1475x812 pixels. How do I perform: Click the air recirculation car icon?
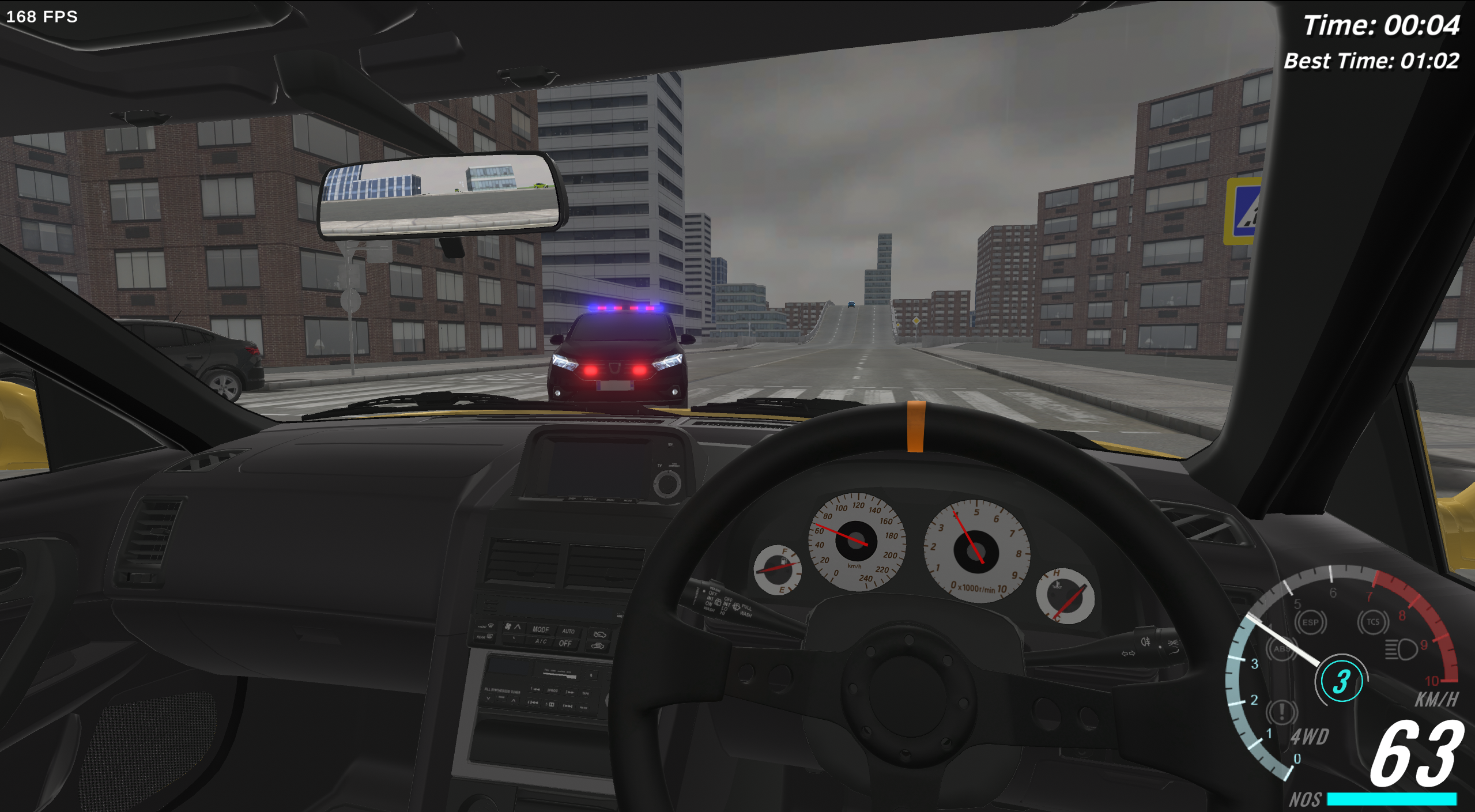tap(598, 646)
